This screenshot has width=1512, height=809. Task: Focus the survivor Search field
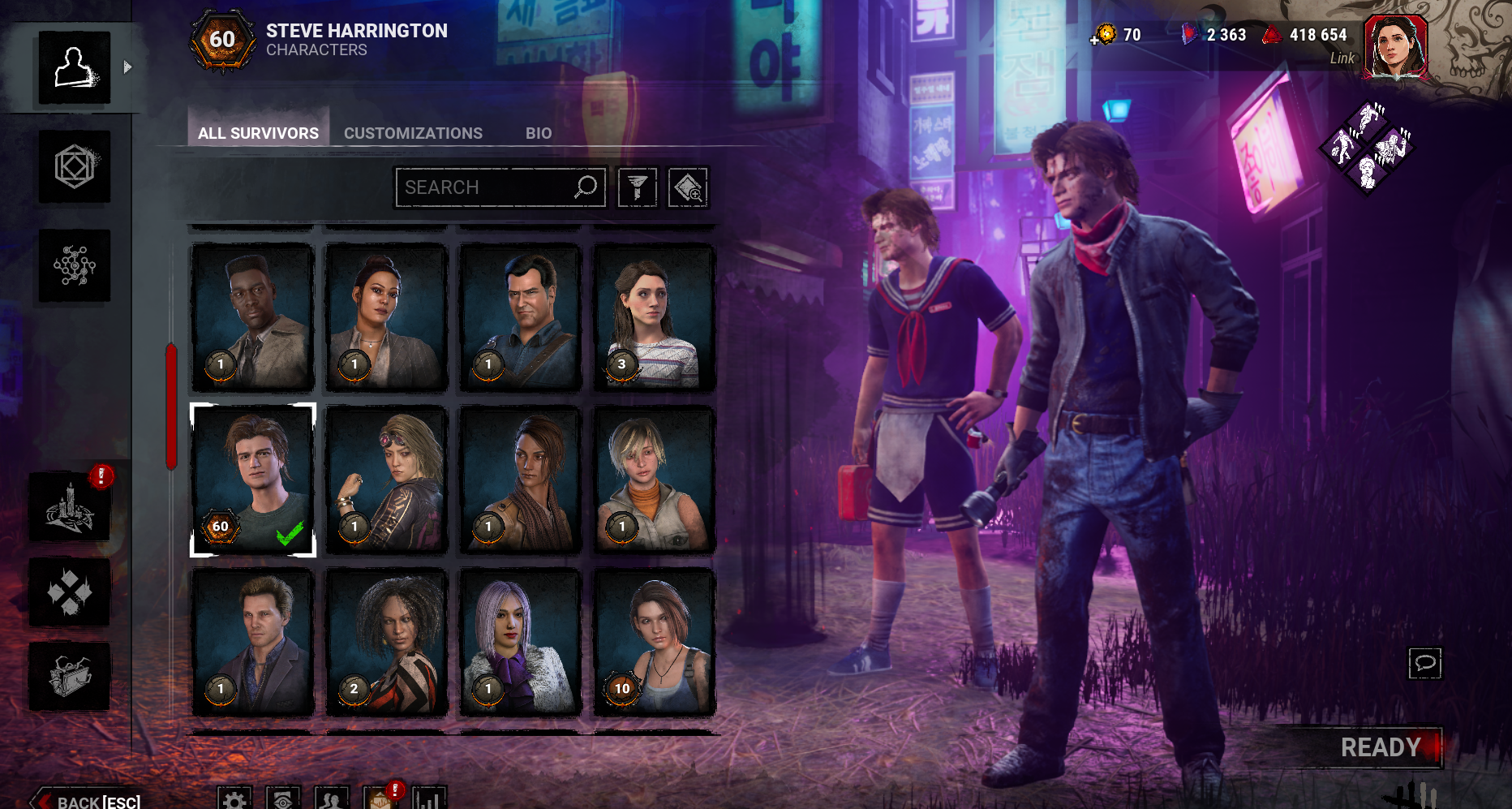pyautogui.click(x=487, y=187)
